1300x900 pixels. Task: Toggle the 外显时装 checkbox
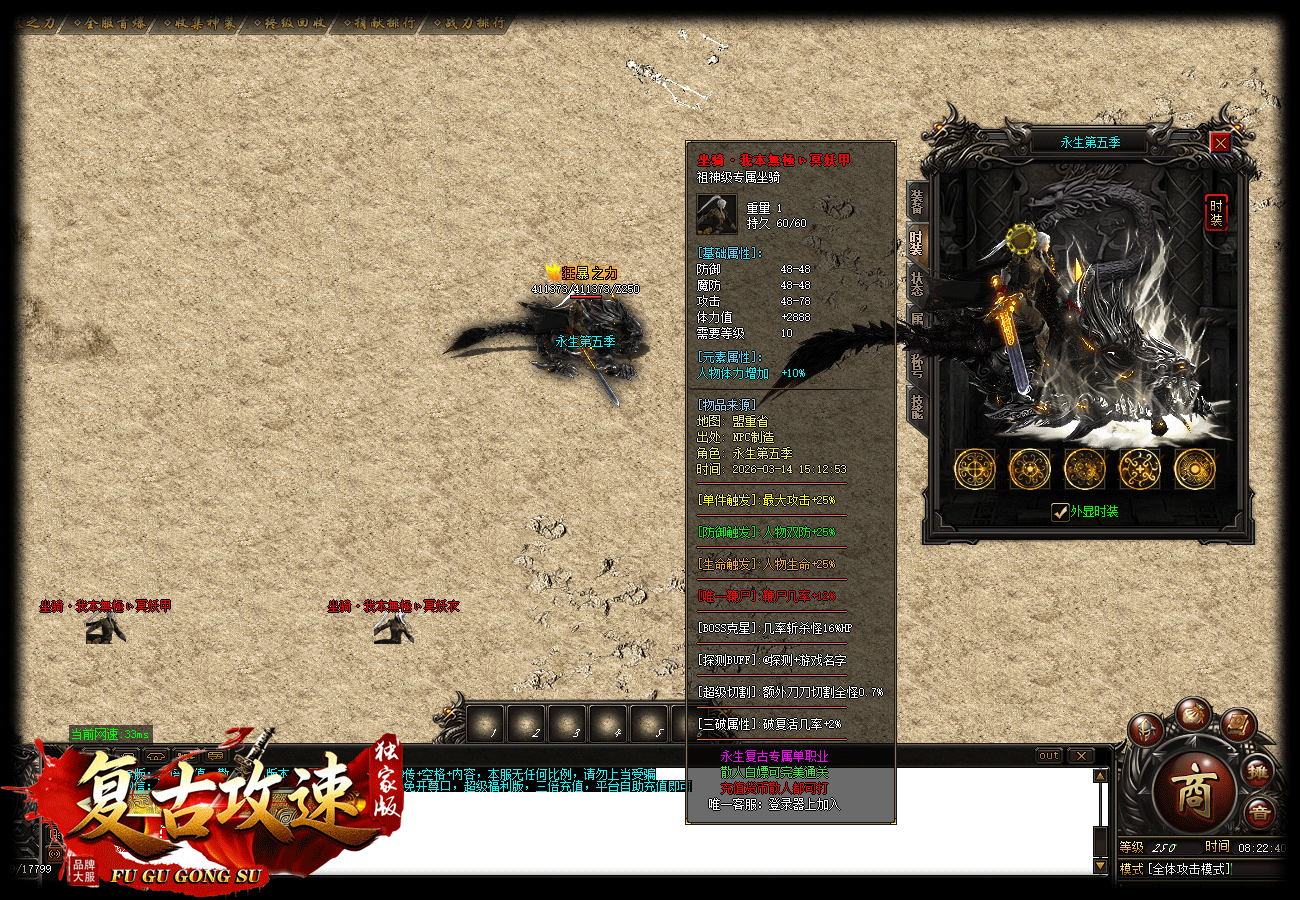coord(1061,512)
